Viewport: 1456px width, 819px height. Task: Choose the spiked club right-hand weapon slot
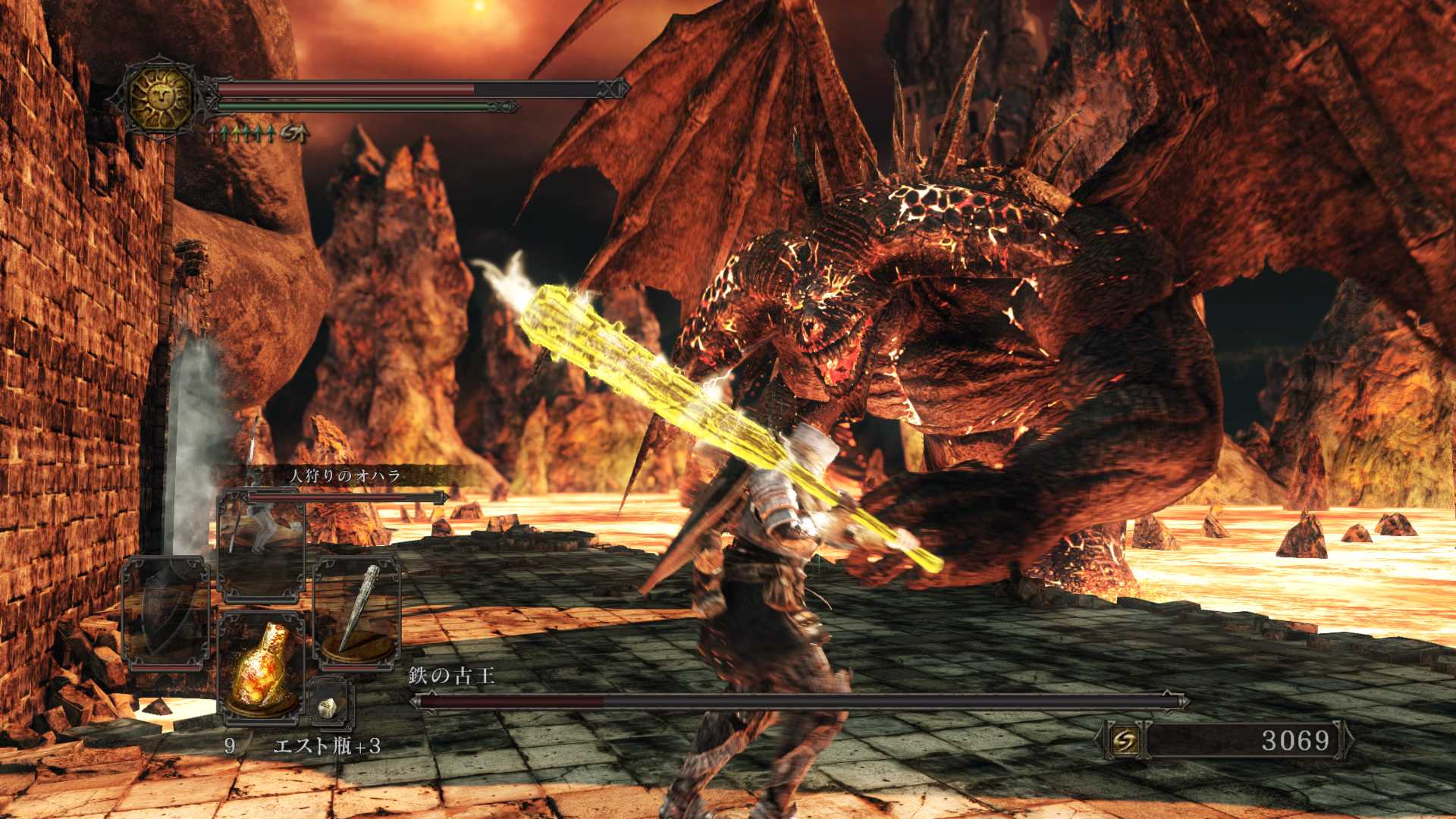[x=357, y=614]
